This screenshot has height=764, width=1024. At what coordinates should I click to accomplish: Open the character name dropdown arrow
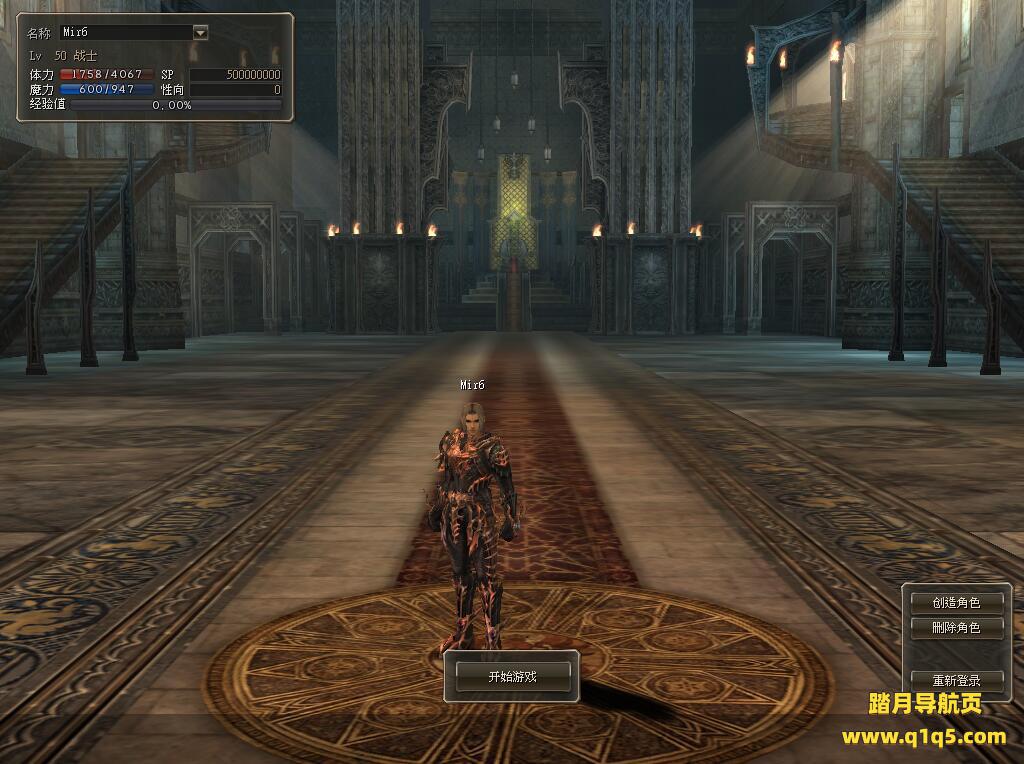coord(200,32)
